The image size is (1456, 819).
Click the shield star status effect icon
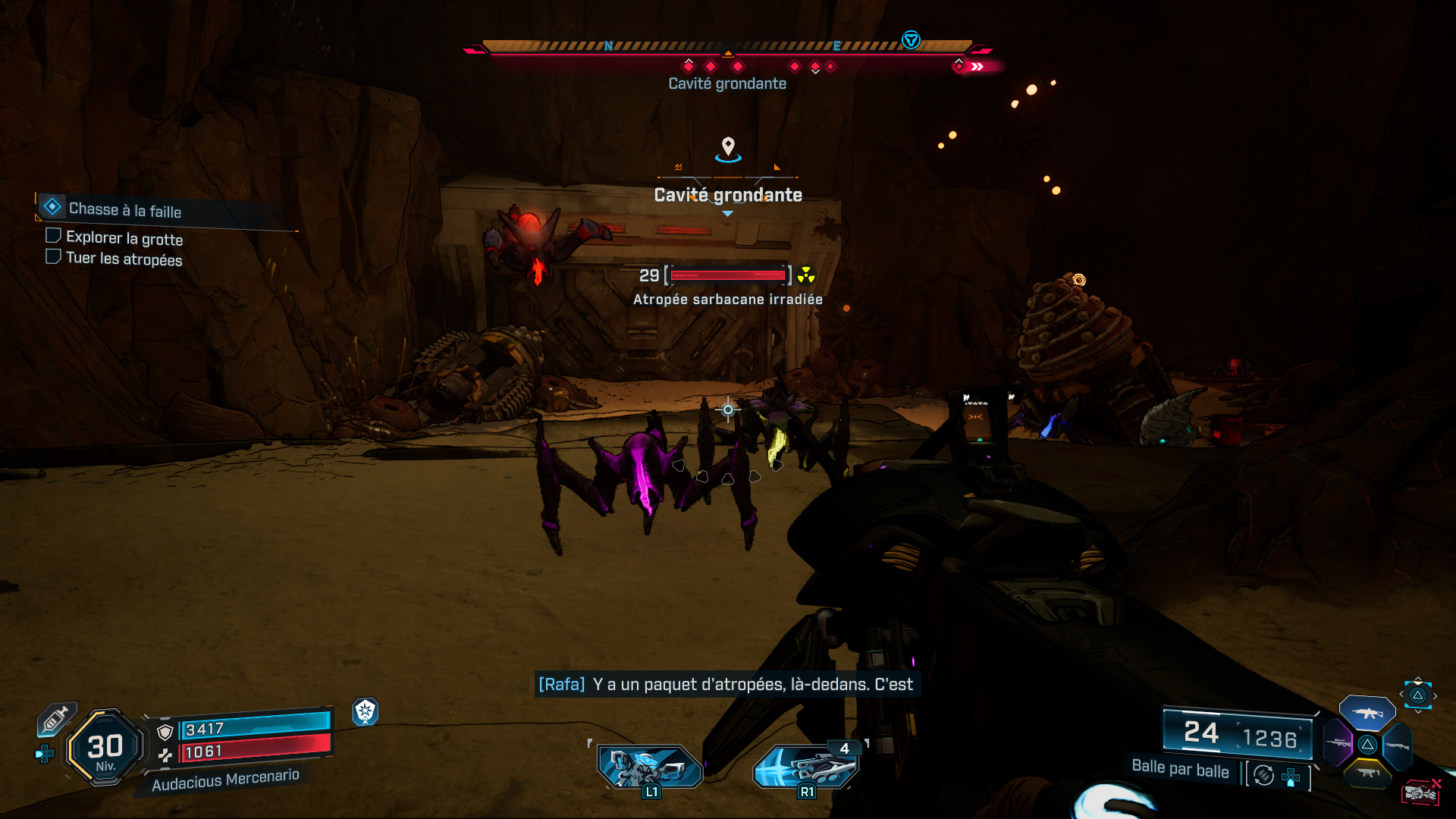(366, 711)
